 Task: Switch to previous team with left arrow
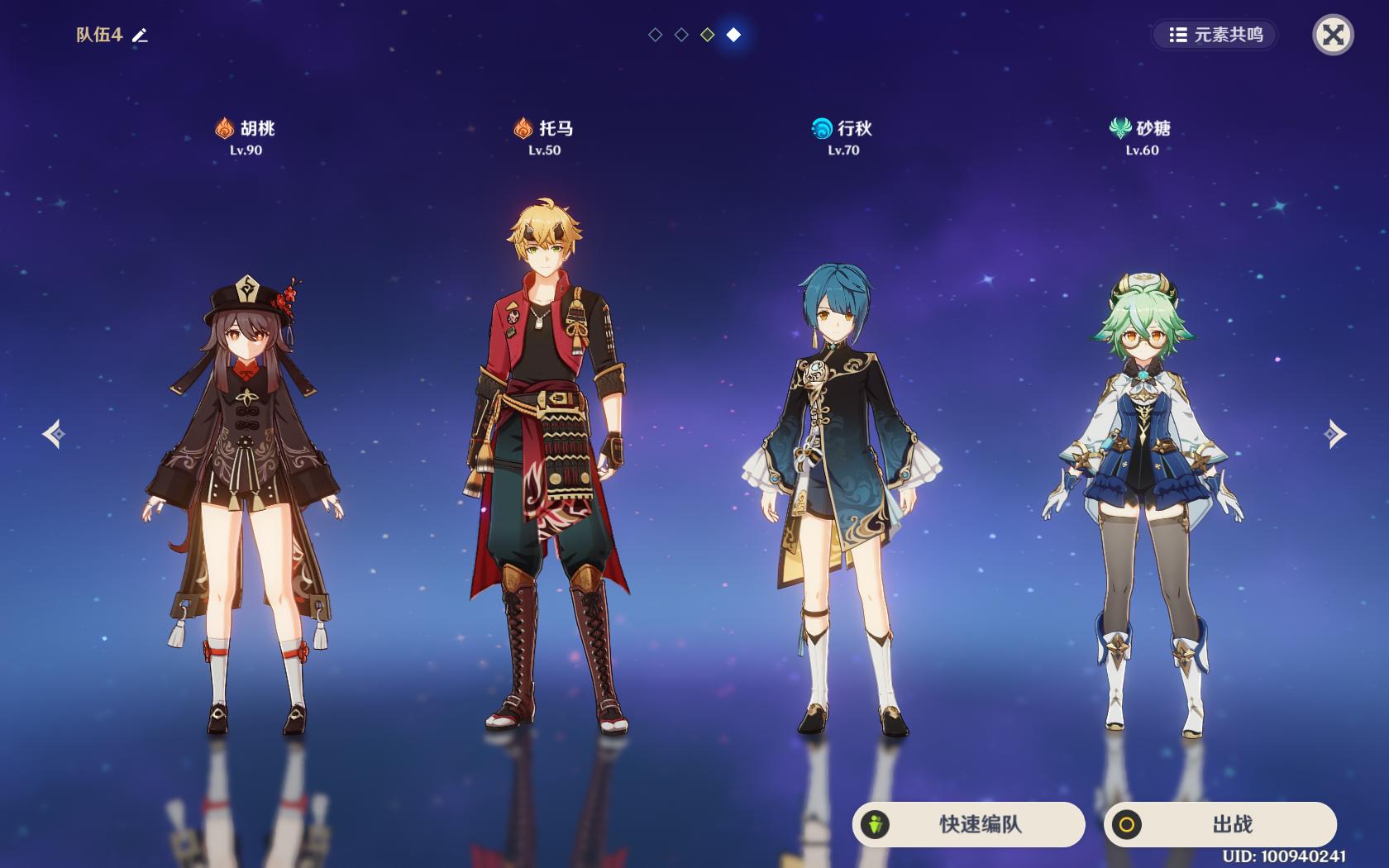click(55, 434)
